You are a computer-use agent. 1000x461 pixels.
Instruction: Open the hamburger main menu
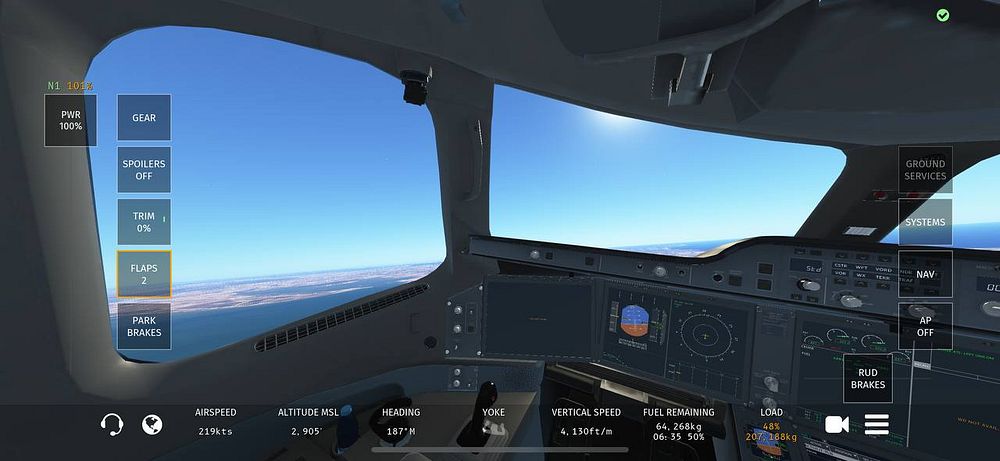click(x=877, y=425)
